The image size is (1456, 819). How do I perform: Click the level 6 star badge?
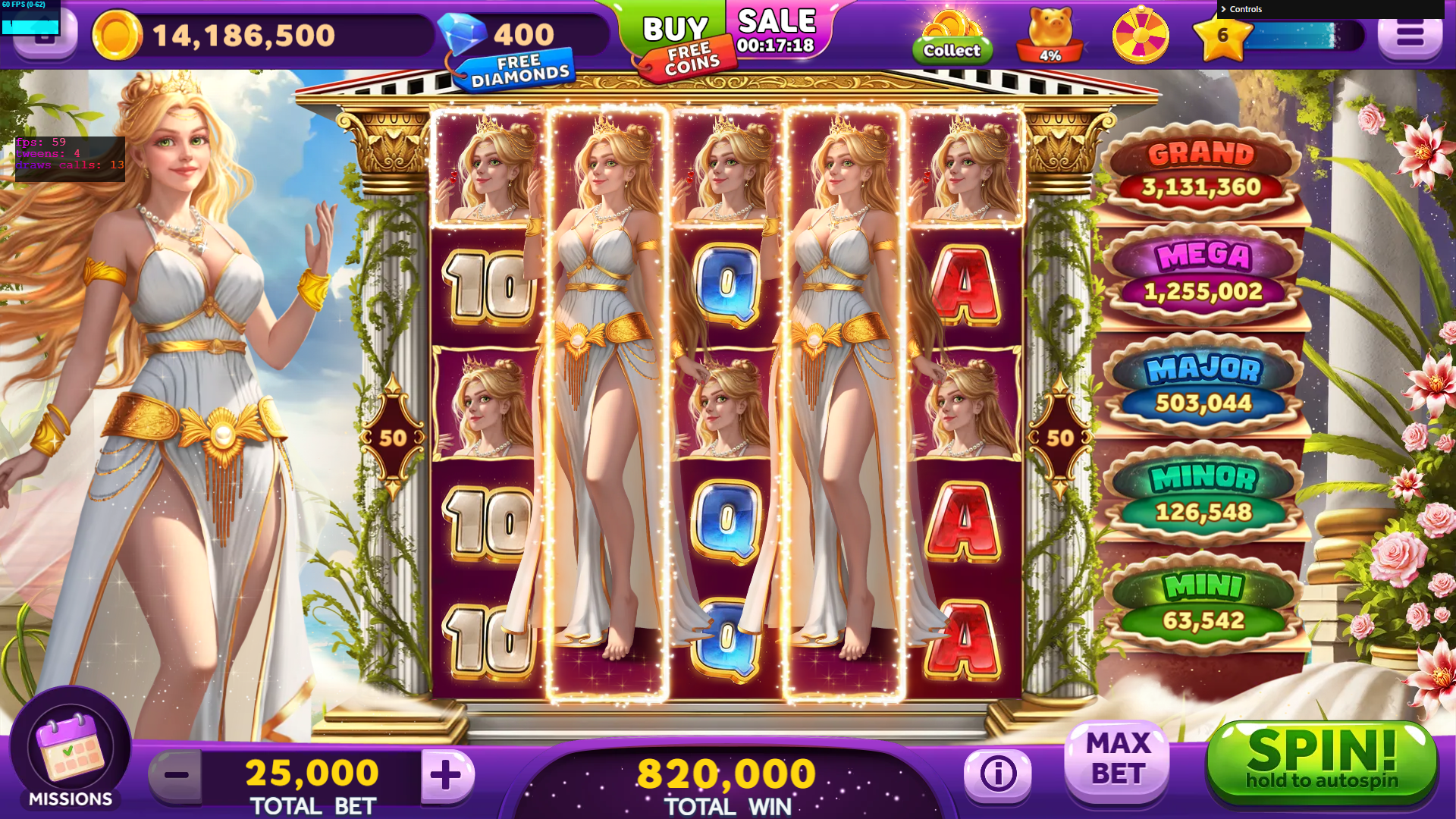click(1222, 36)
